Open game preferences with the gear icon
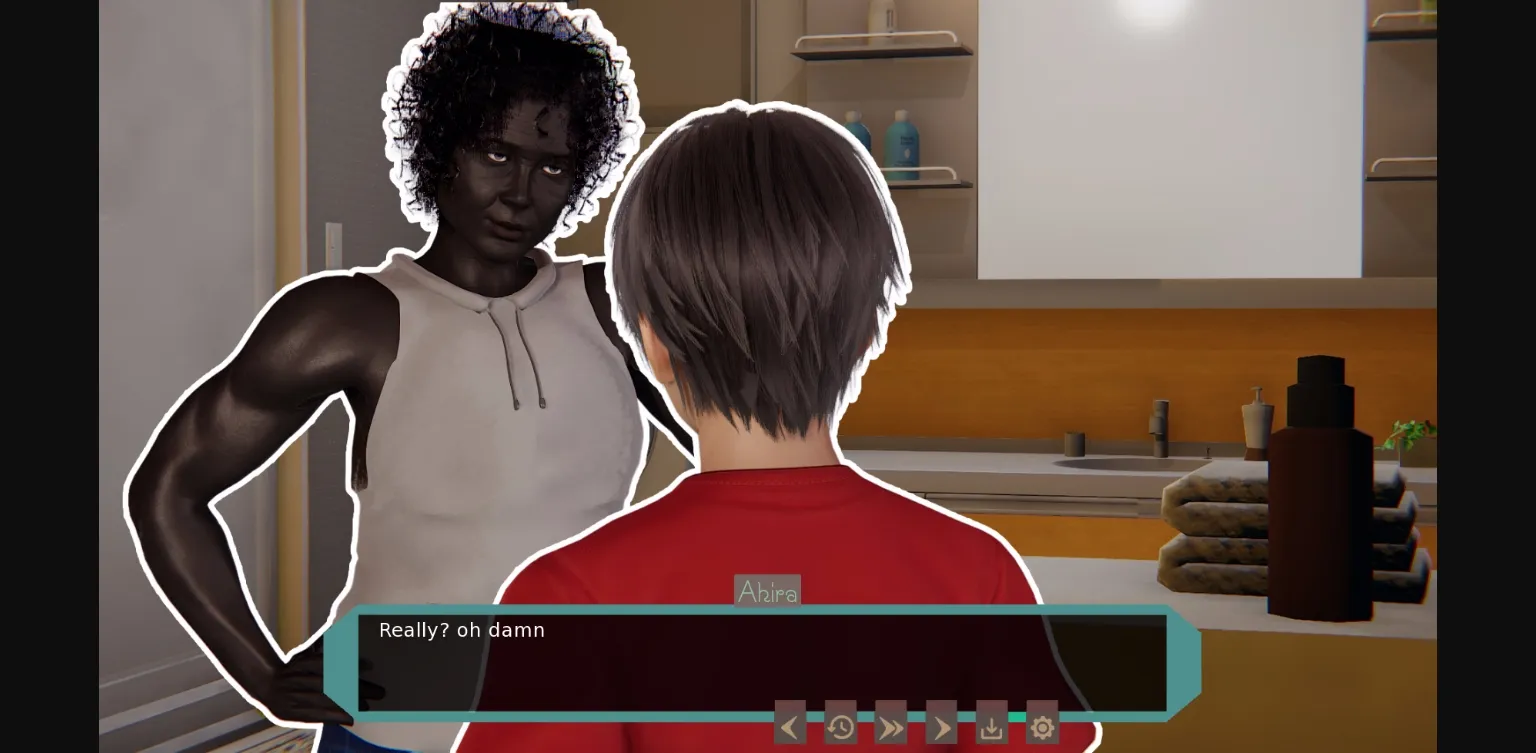The width and height of the screenshot is (1536, 753). pos(1042,725)
